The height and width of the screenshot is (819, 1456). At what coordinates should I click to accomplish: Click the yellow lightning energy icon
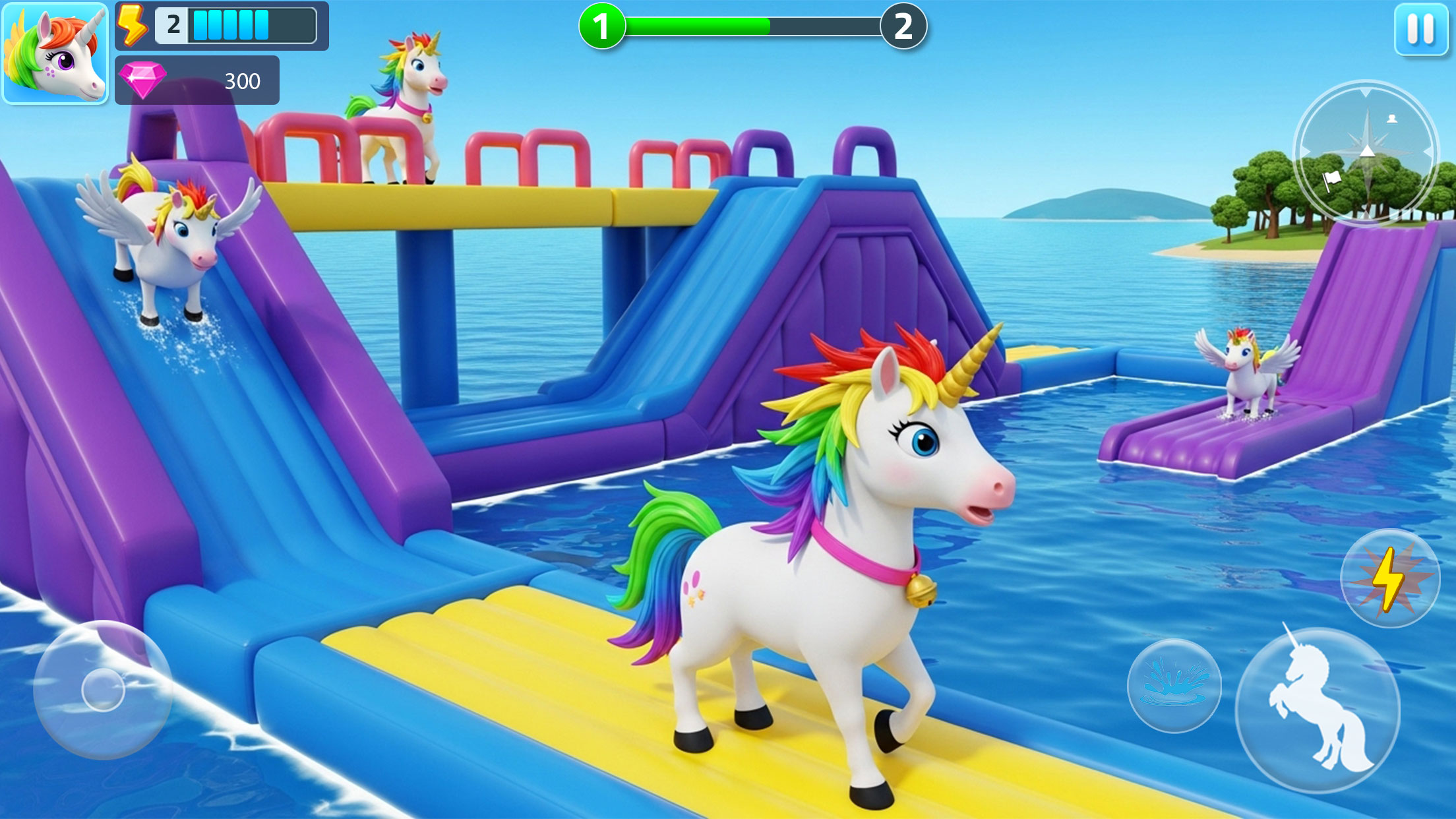(131, 25)
